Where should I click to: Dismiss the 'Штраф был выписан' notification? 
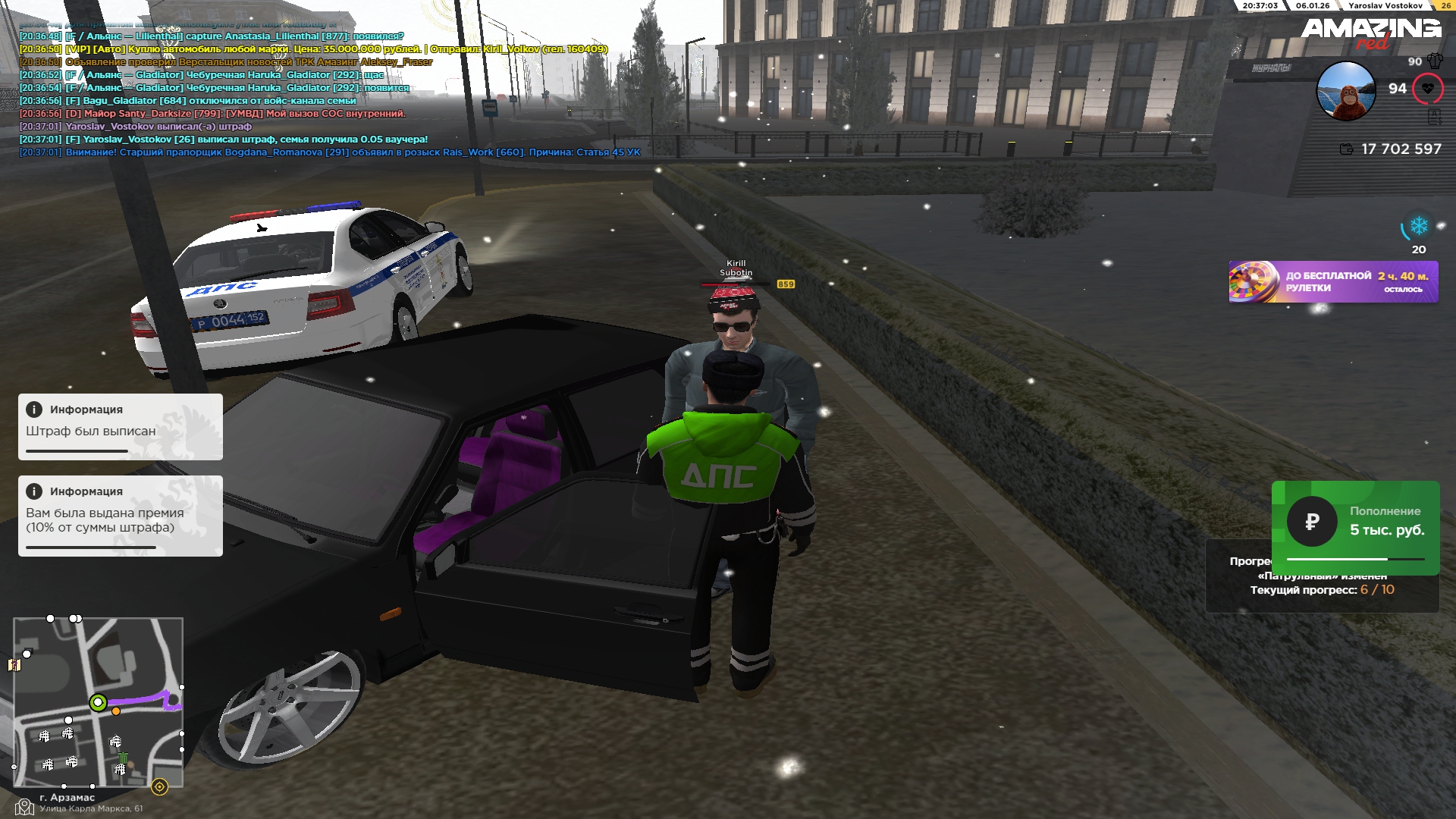coord(120,426)
